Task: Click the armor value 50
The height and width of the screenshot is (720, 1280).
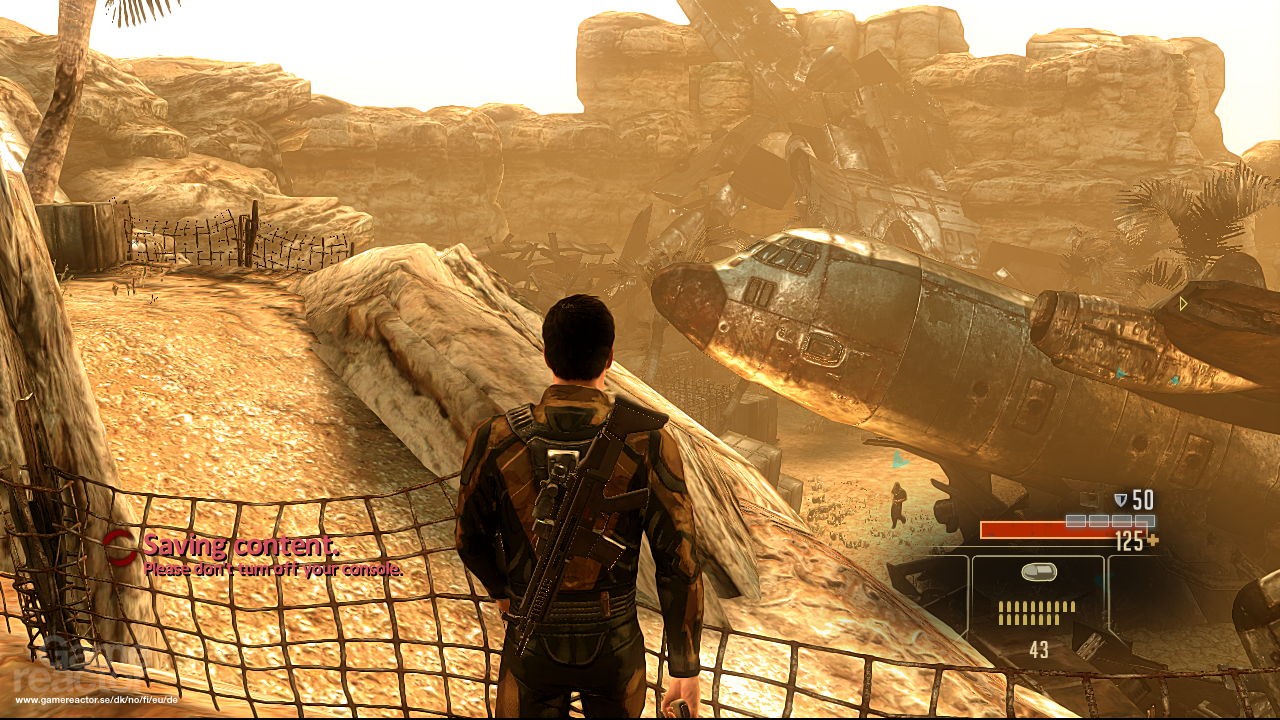Action: [1143, 498]
